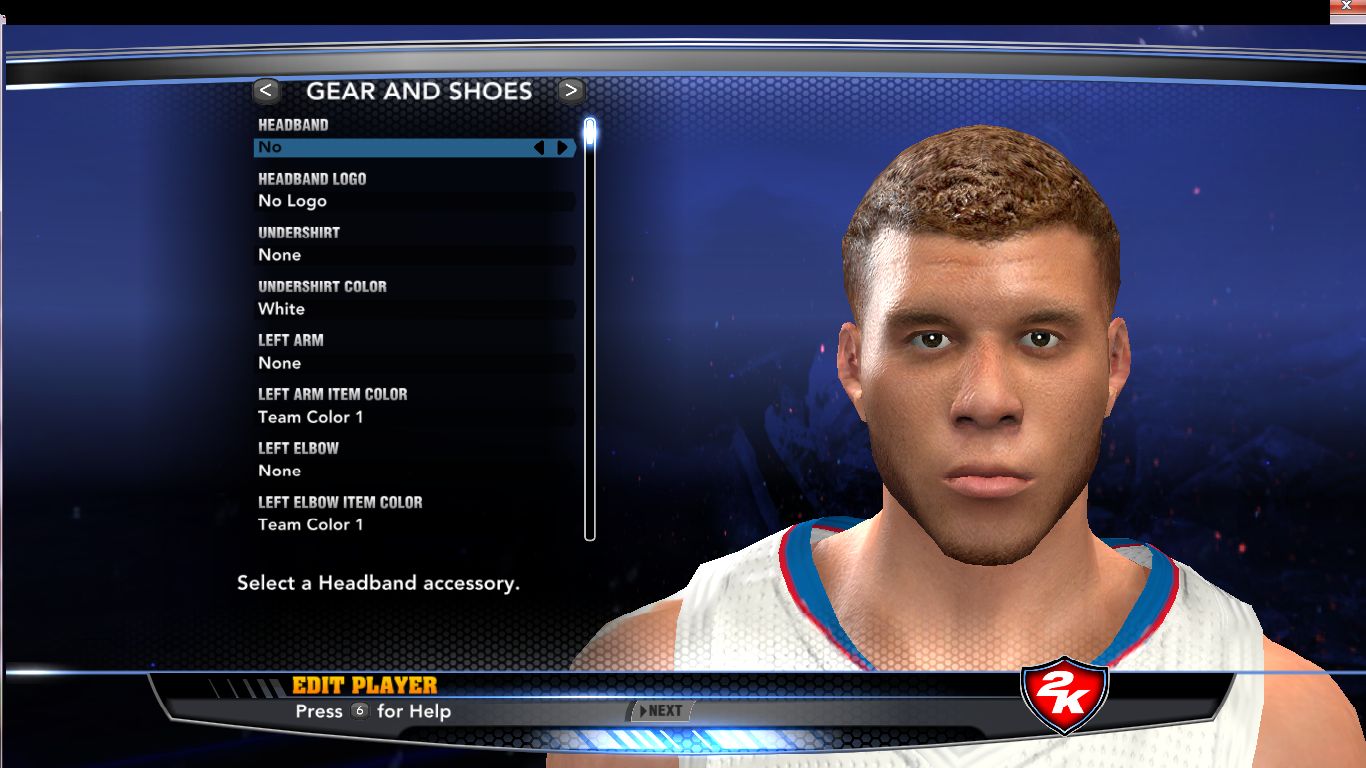Click the gear list scrollbar
Screen dimensions: 1366x768
pos(590,330)
